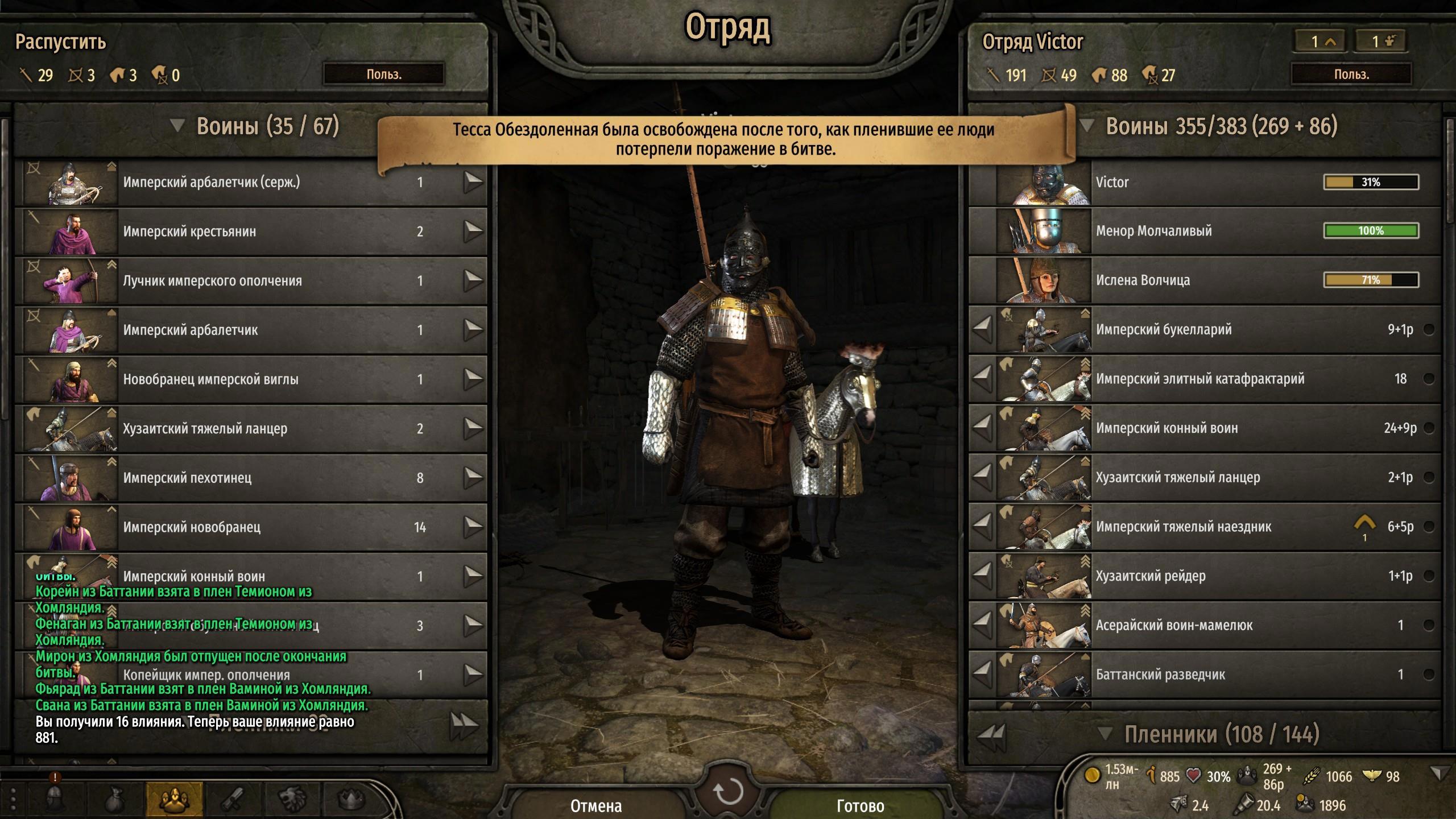Reset party changes with the circular arrow
This screenshot has height=819, width=1456.
pos(728,791)
